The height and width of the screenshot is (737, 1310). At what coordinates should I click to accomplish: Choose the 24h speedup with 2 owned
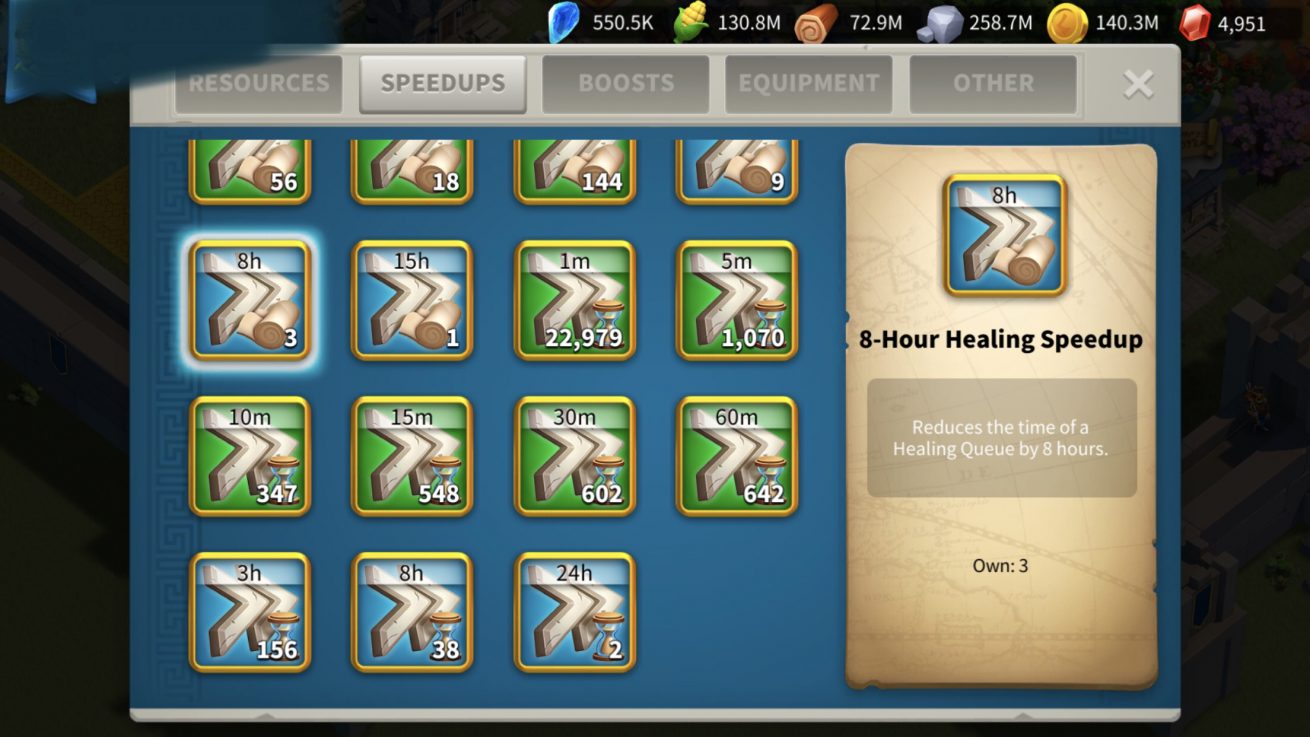575,612
